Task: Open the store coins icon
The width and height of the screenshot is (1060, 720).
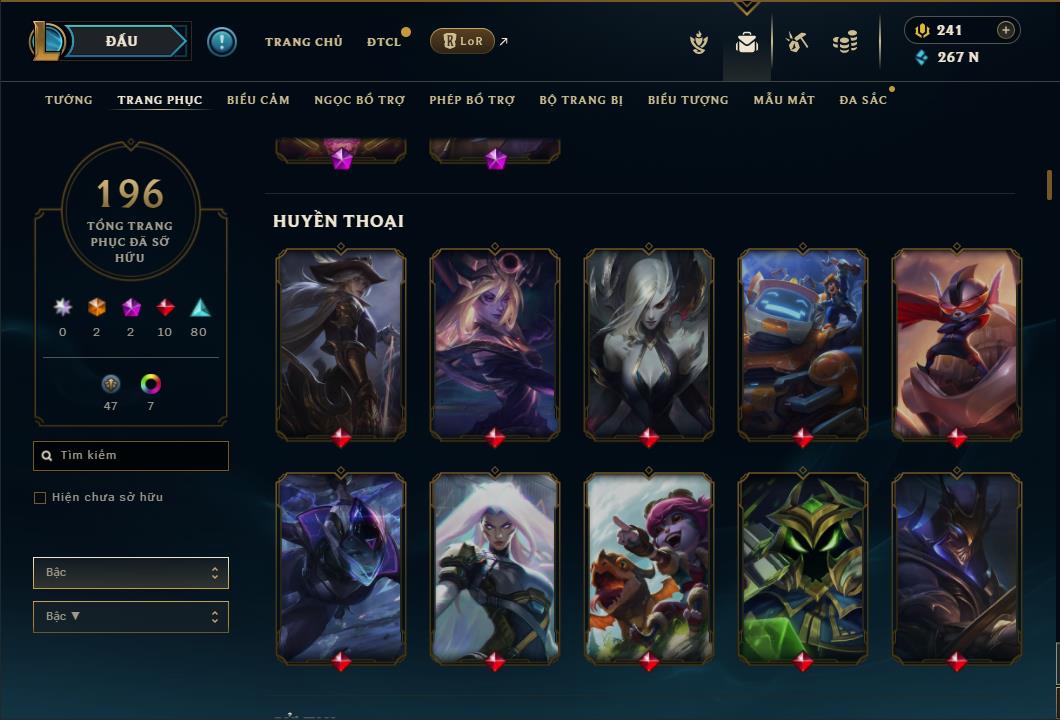Action: [x=845, y=42]
